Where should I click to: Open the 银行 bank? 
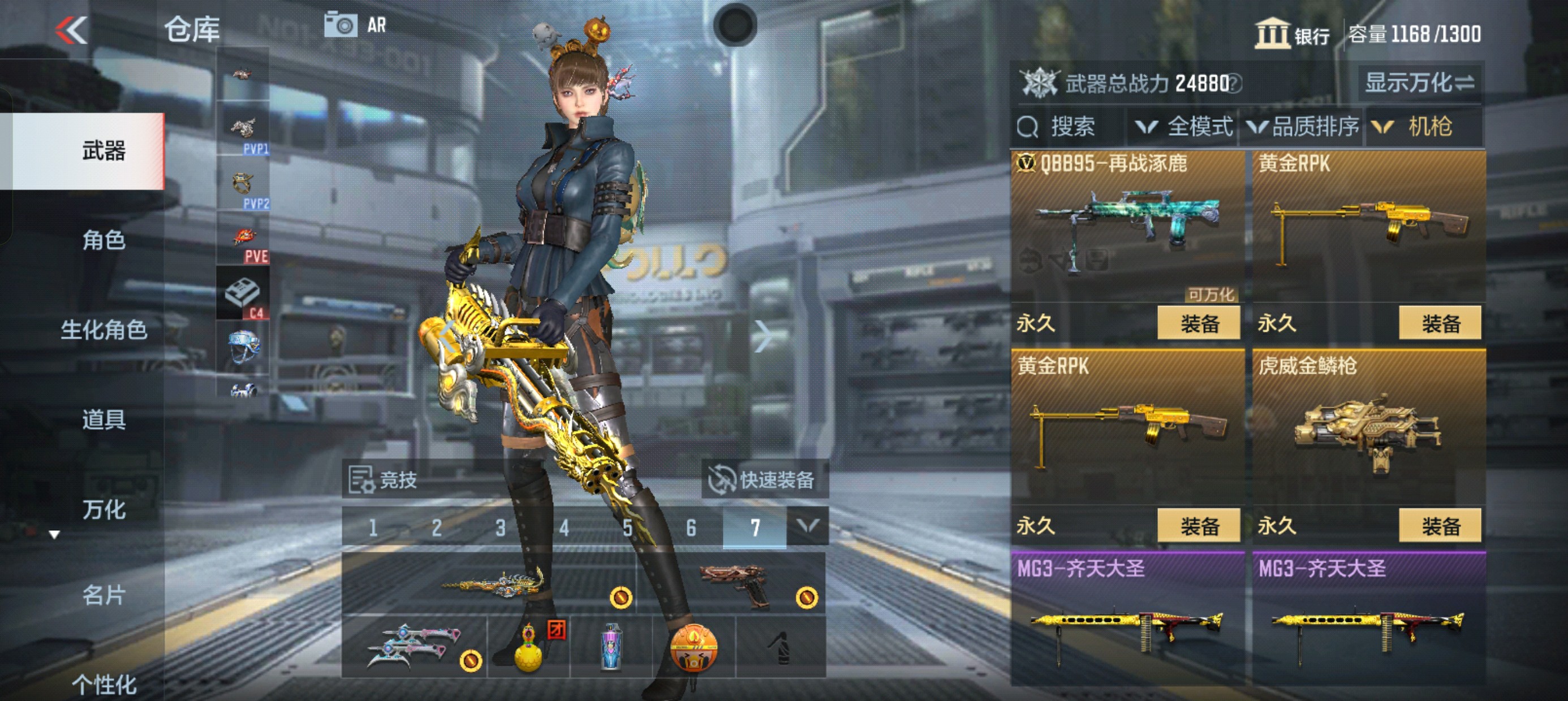point(1293,34)
